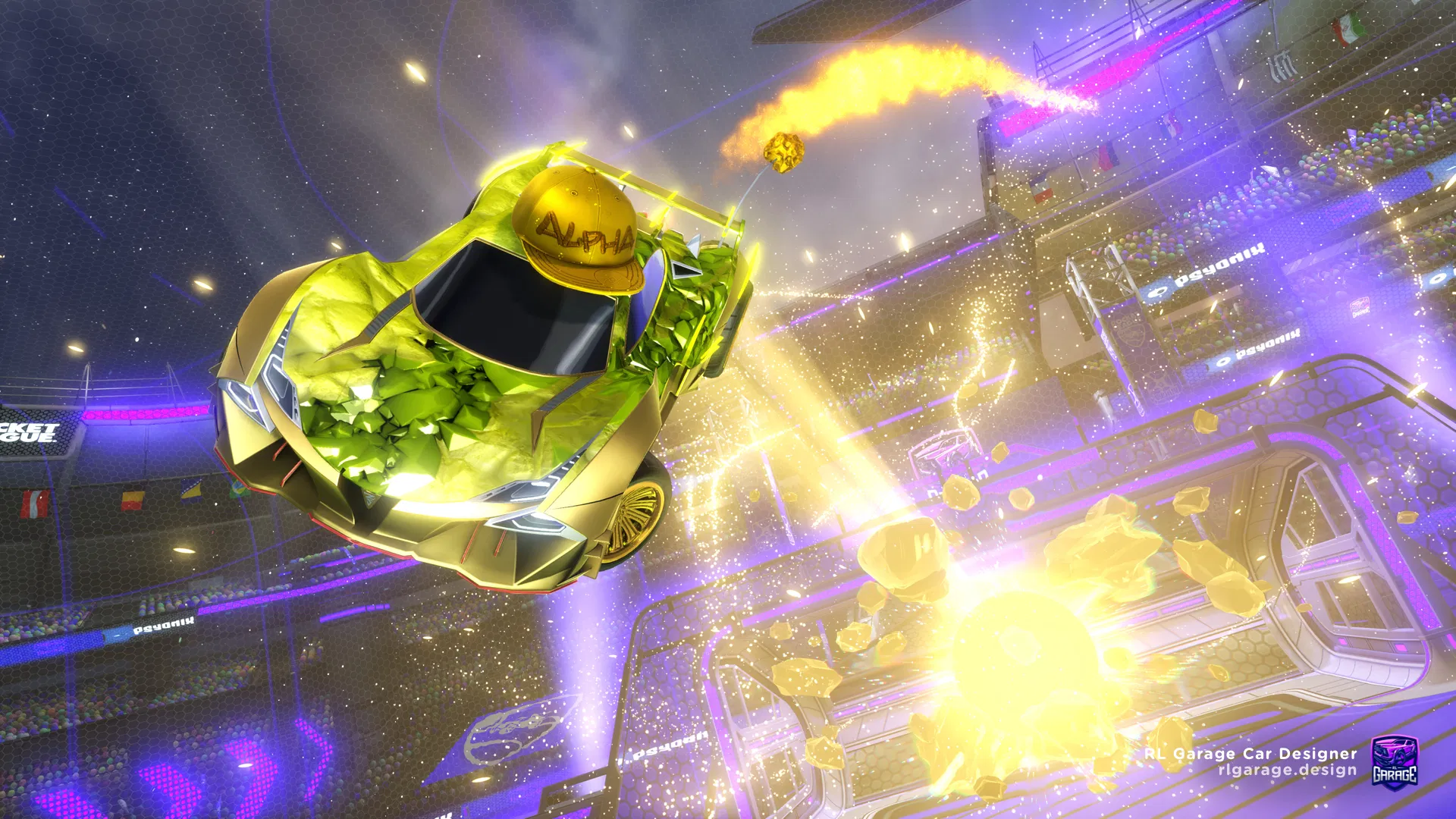This screenshot has height=819, width=1456.
Task: Click the RL Garage logo badge
Action: pyautogui.click(x=1394, y=761)
